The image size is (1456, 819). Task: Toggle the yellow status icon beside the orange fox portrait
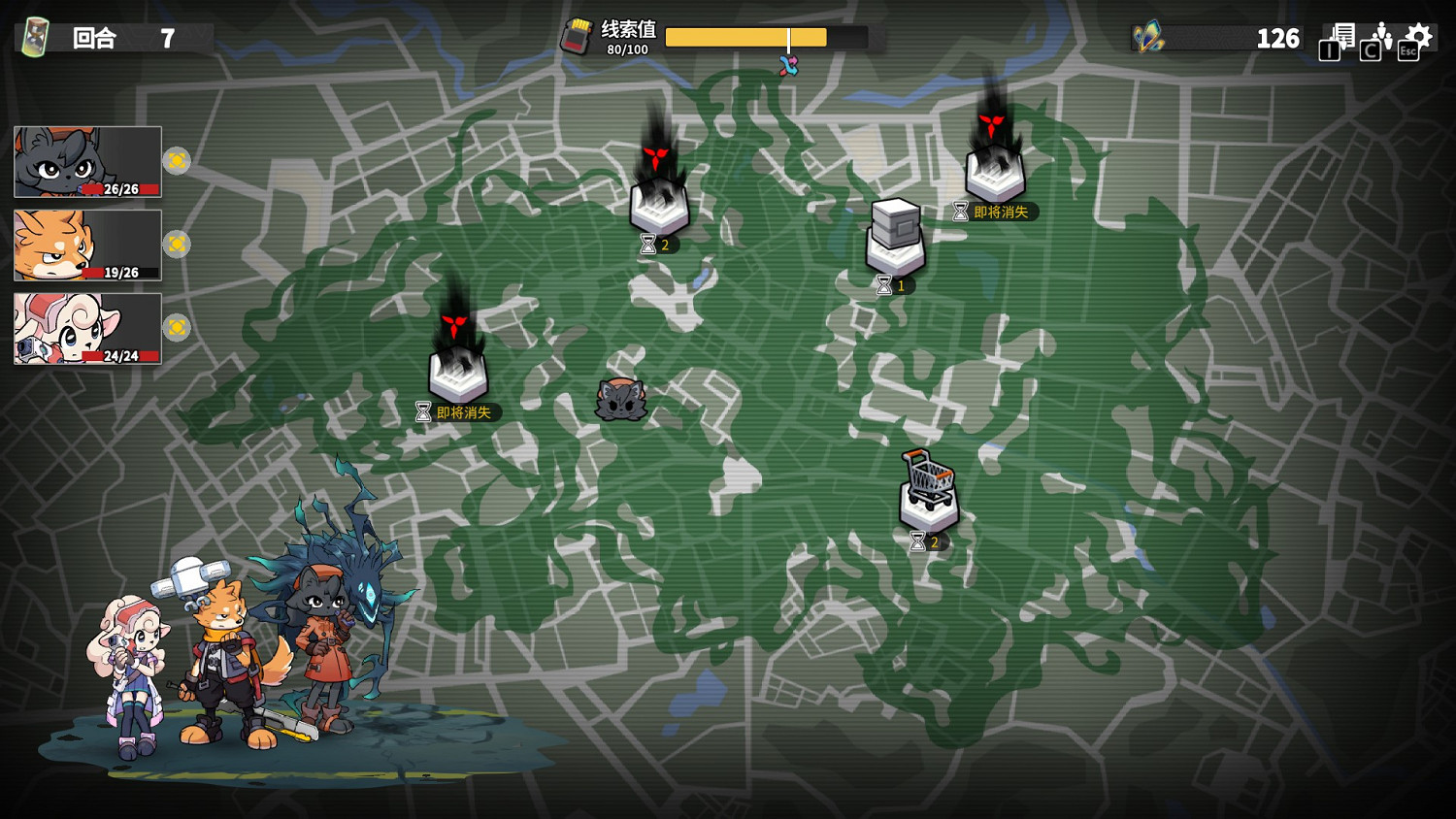pyautogui.click(x=178, y=246)
